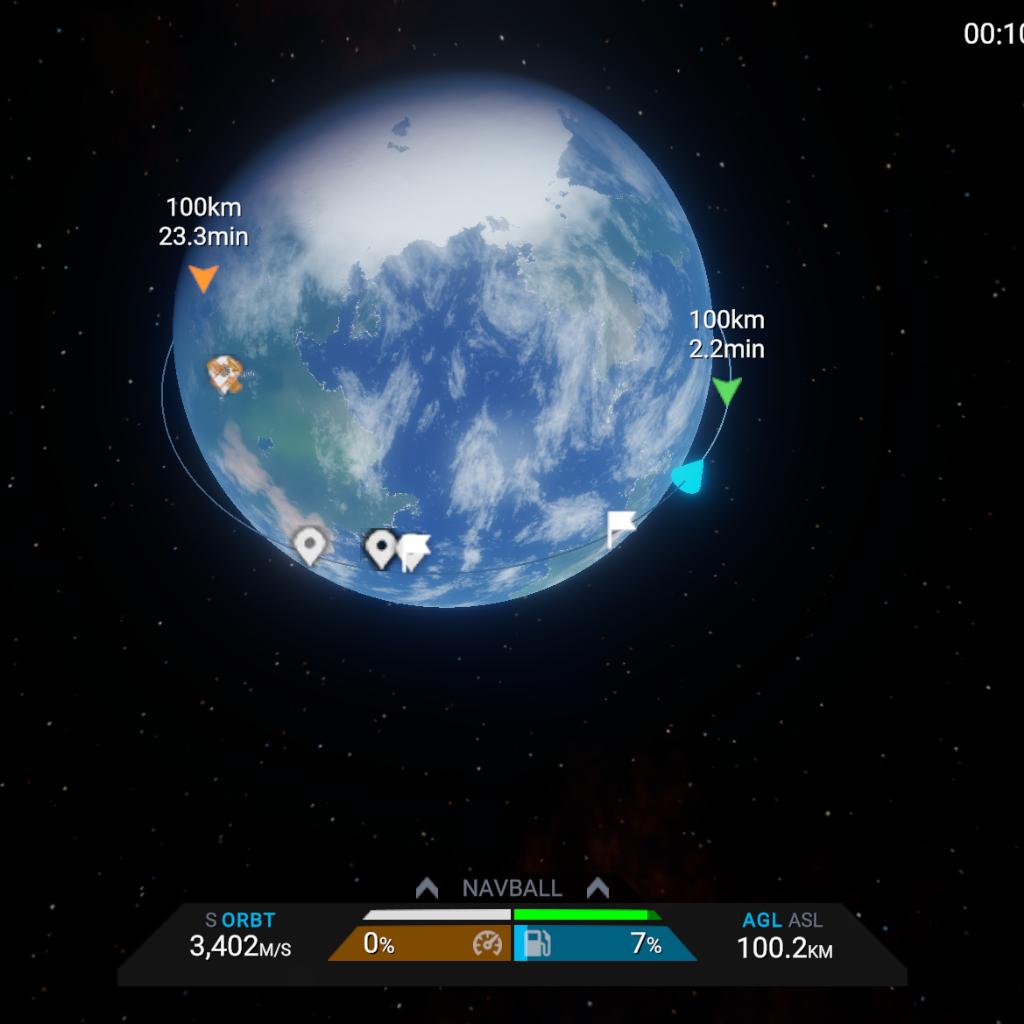Select the orange 23.3min orbit marker

pyautogui.click(x=203, y=278)
